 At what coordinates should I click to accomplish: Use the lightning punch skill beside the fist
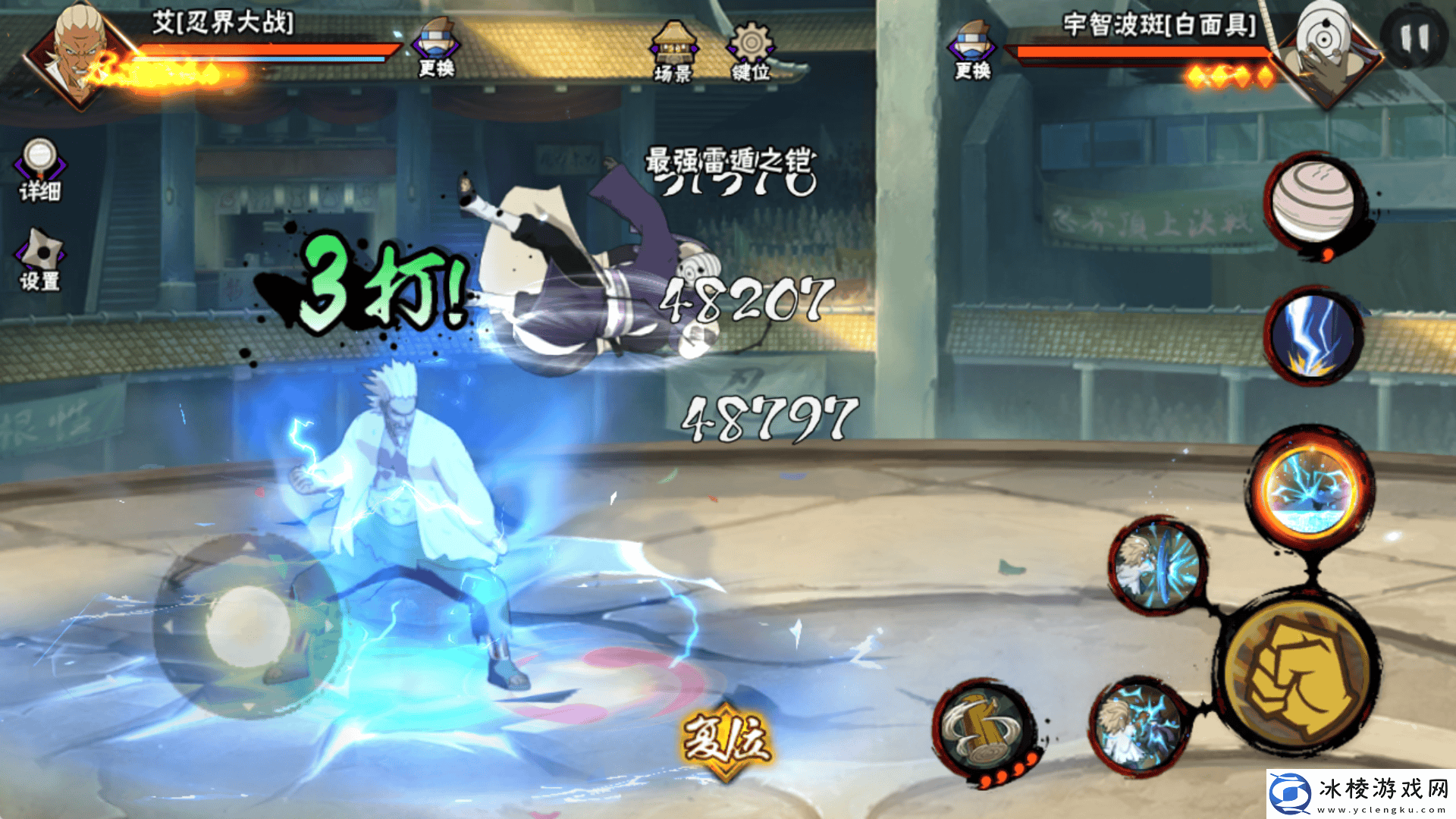pyautogui.click(x=1139, y=724)
